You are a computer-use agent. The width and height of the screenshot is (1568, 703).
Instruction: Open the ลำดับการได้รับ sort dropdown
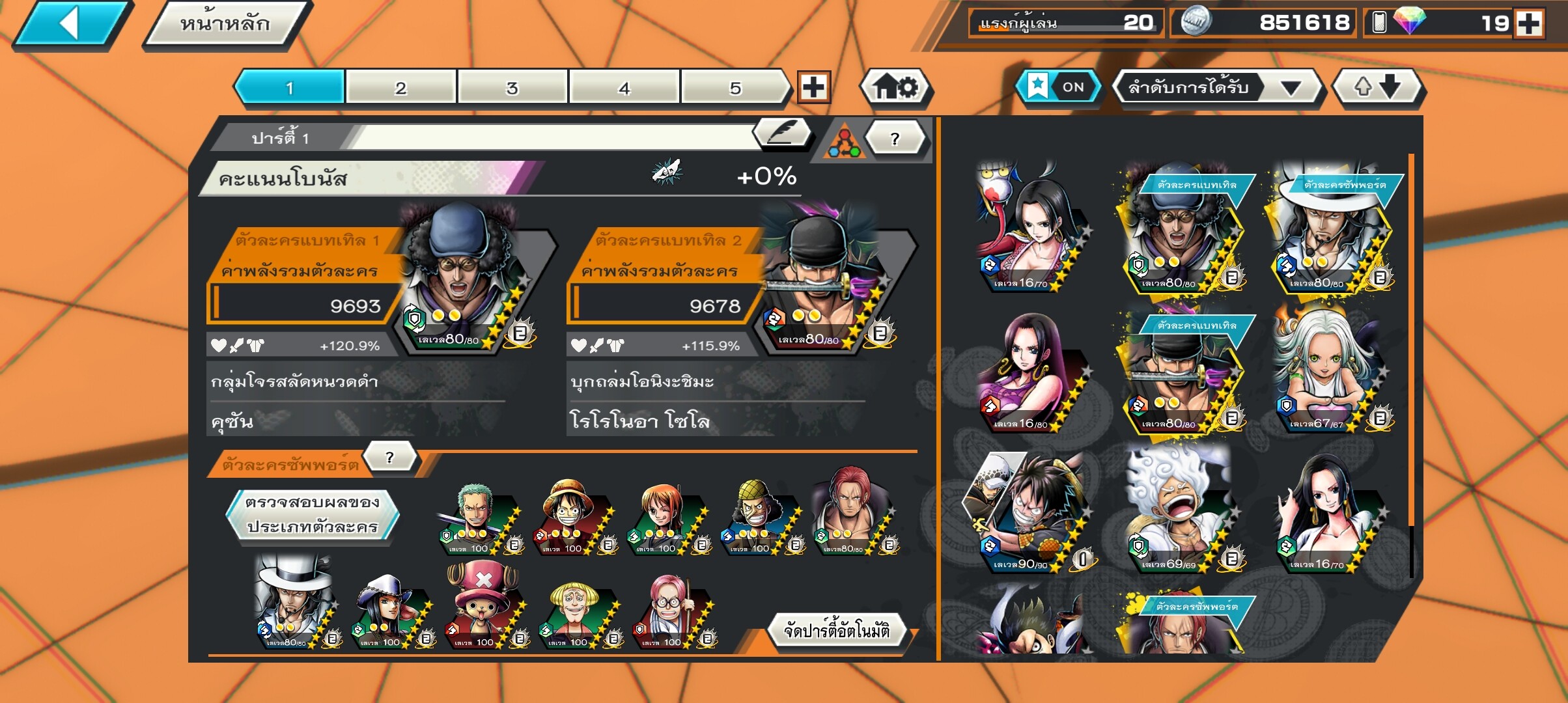tap(1215, 87)
